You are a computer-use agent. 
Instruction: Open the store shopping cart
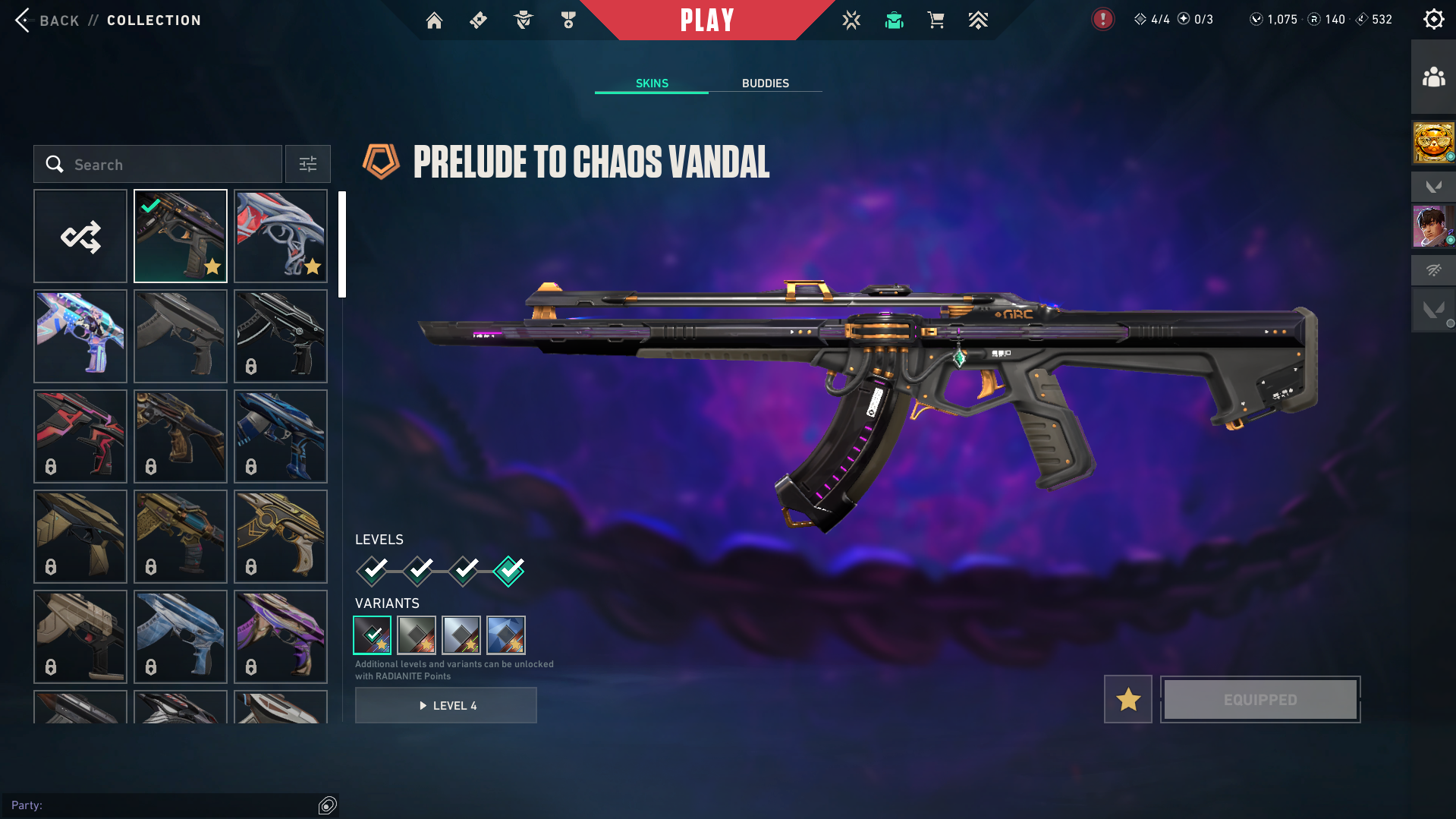(x=936, y=20)
